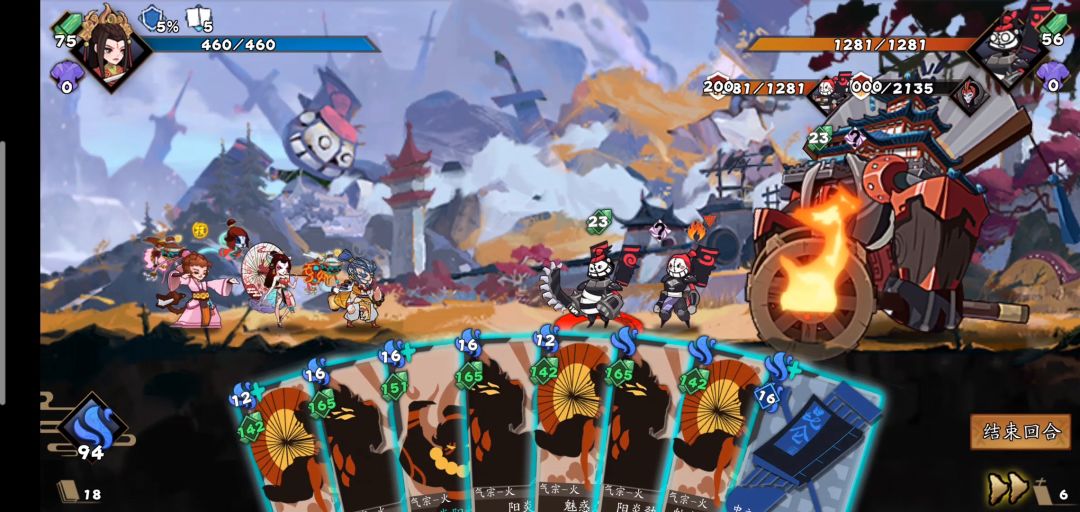Viewport: 1080px width, 512px height.
Task: Click the 结束回合 end turn button
Action: click(1020, 432)
